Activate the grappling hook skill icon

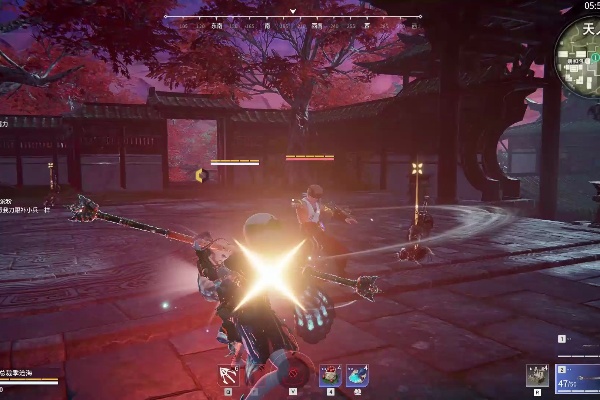point(229,375)
